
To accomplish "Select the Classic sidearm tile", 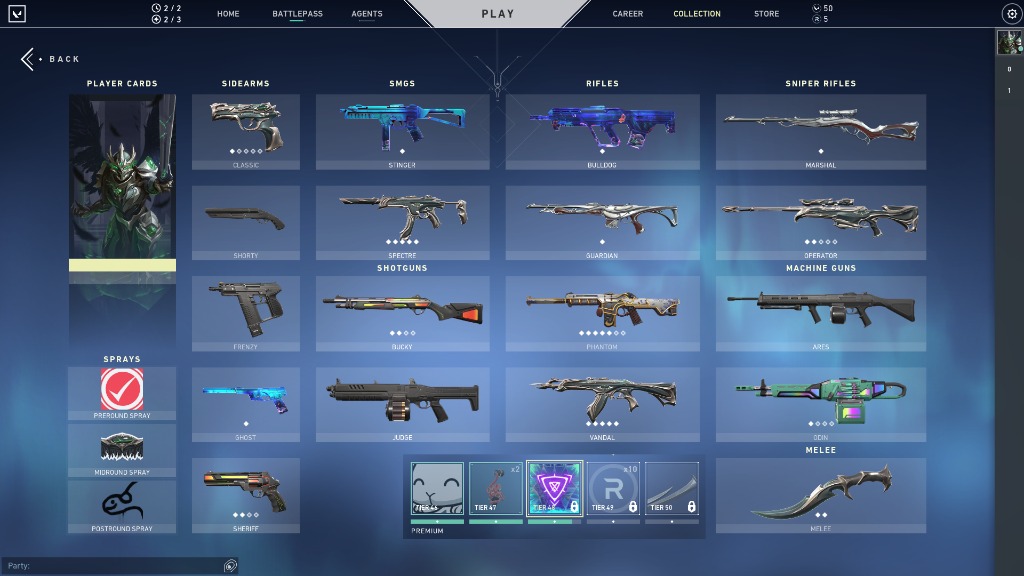I will click(x=245, y=132).
